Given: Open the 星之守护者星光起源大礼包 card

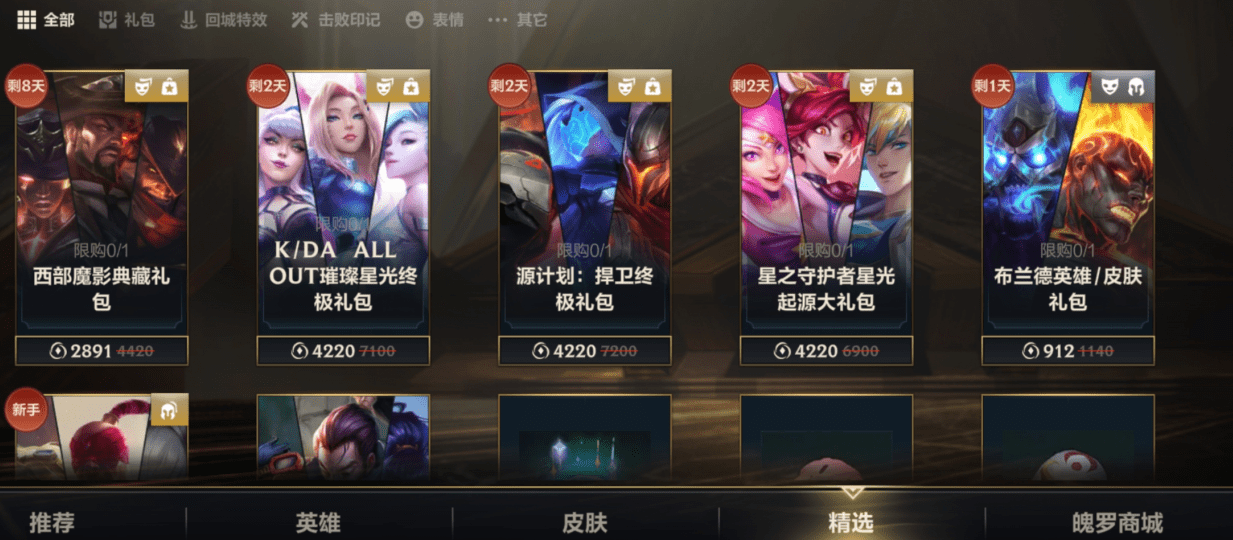Looking at the screenshot, I should tap(826, 200).
